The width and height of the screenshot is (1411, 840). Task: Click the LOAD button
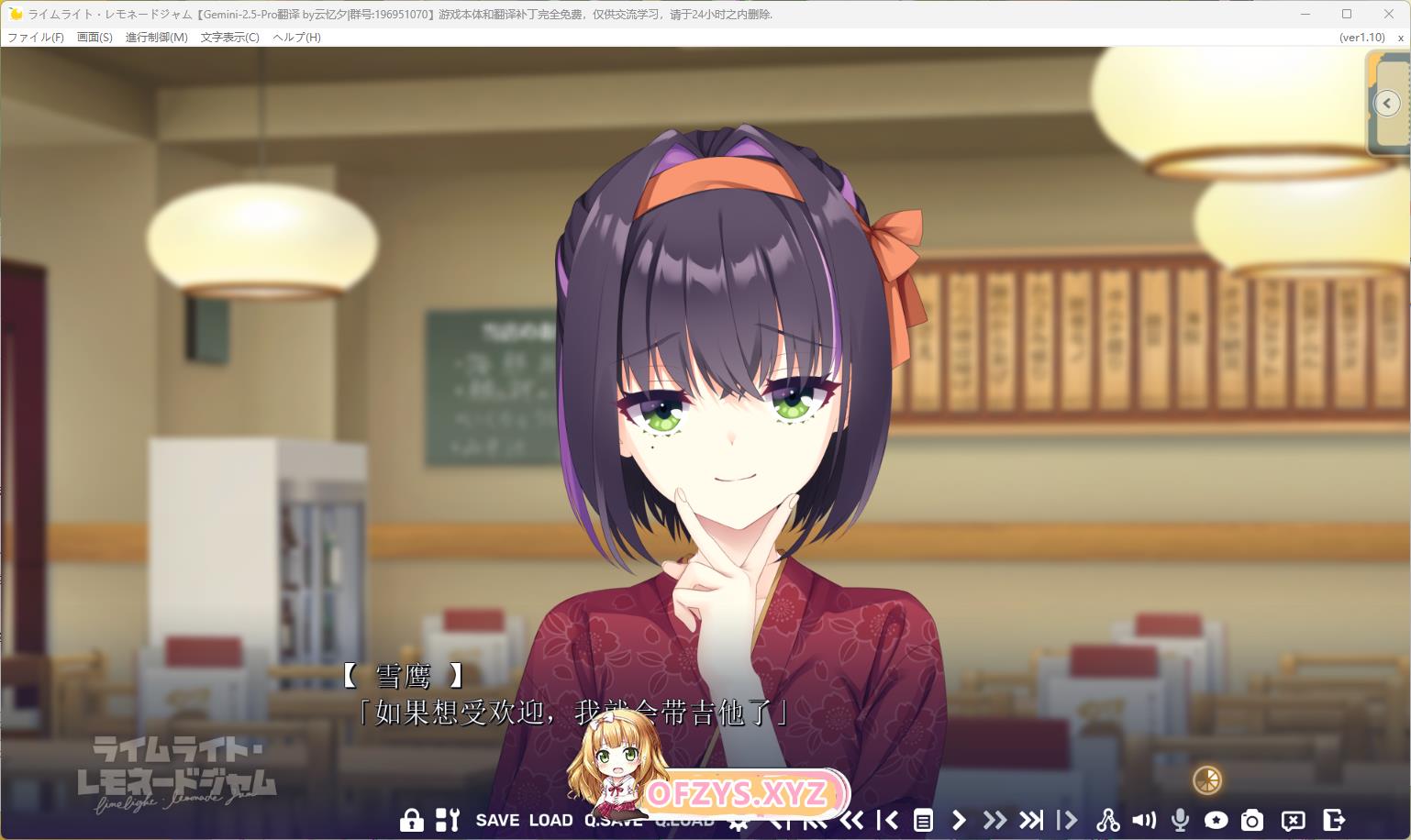pos(550,820)
